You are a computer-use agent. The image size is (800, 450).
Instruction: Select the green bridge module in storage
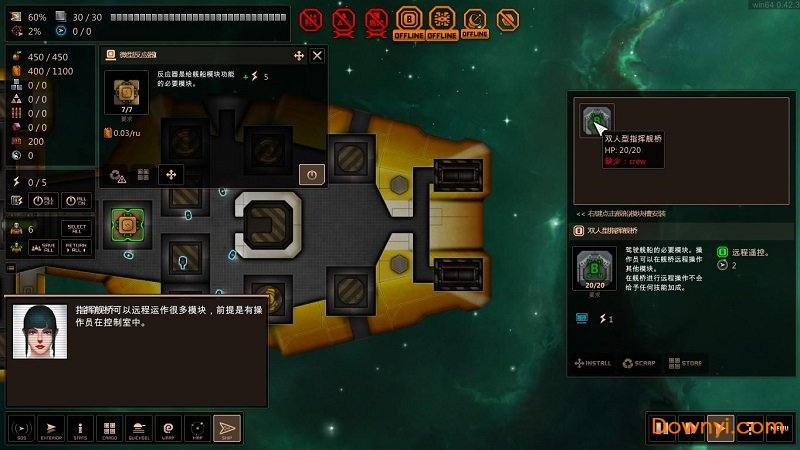pyautogui.click(x=597, y=123)
